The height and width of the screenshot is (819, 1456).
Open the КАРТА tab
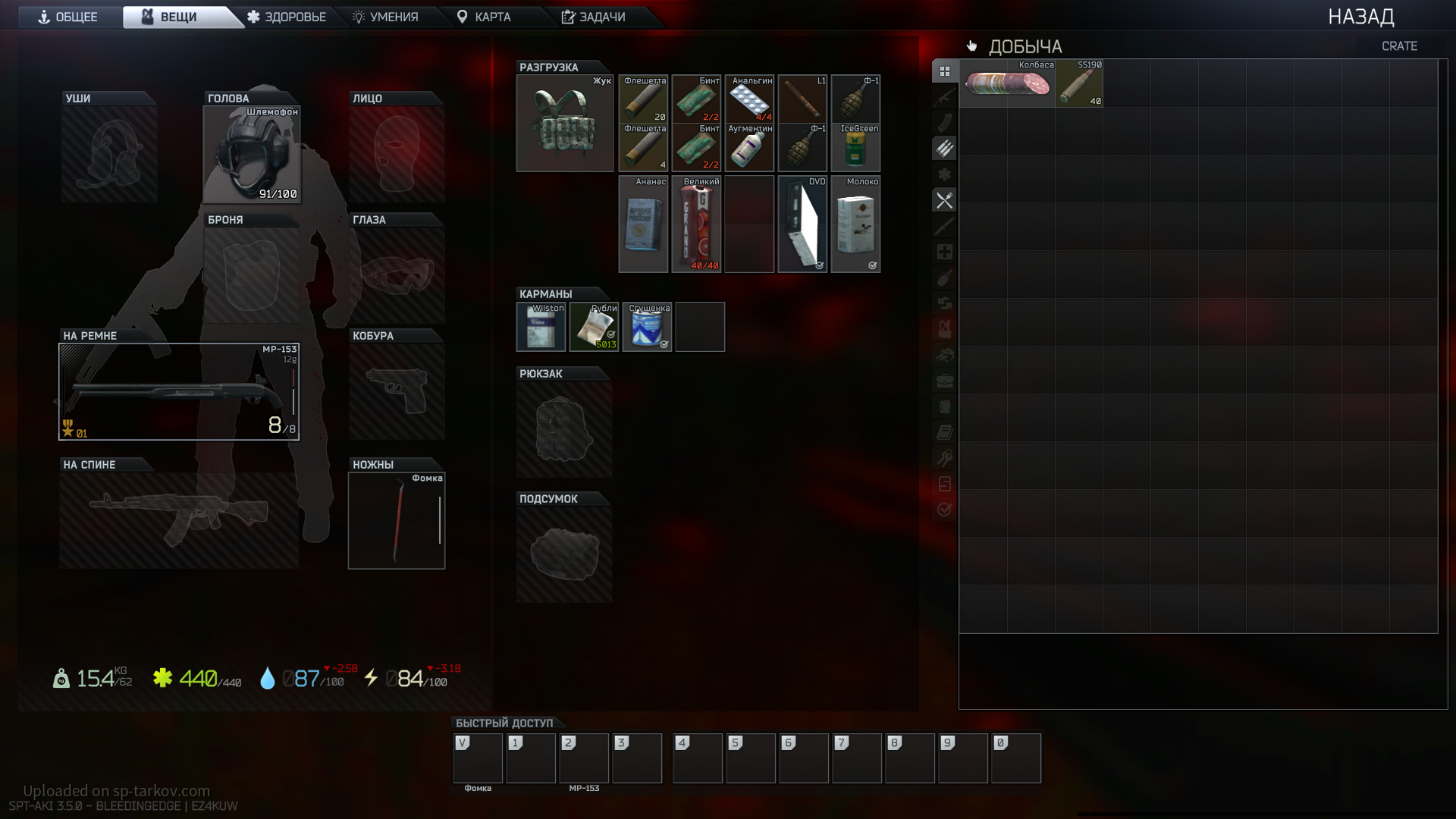coord(484,17)
